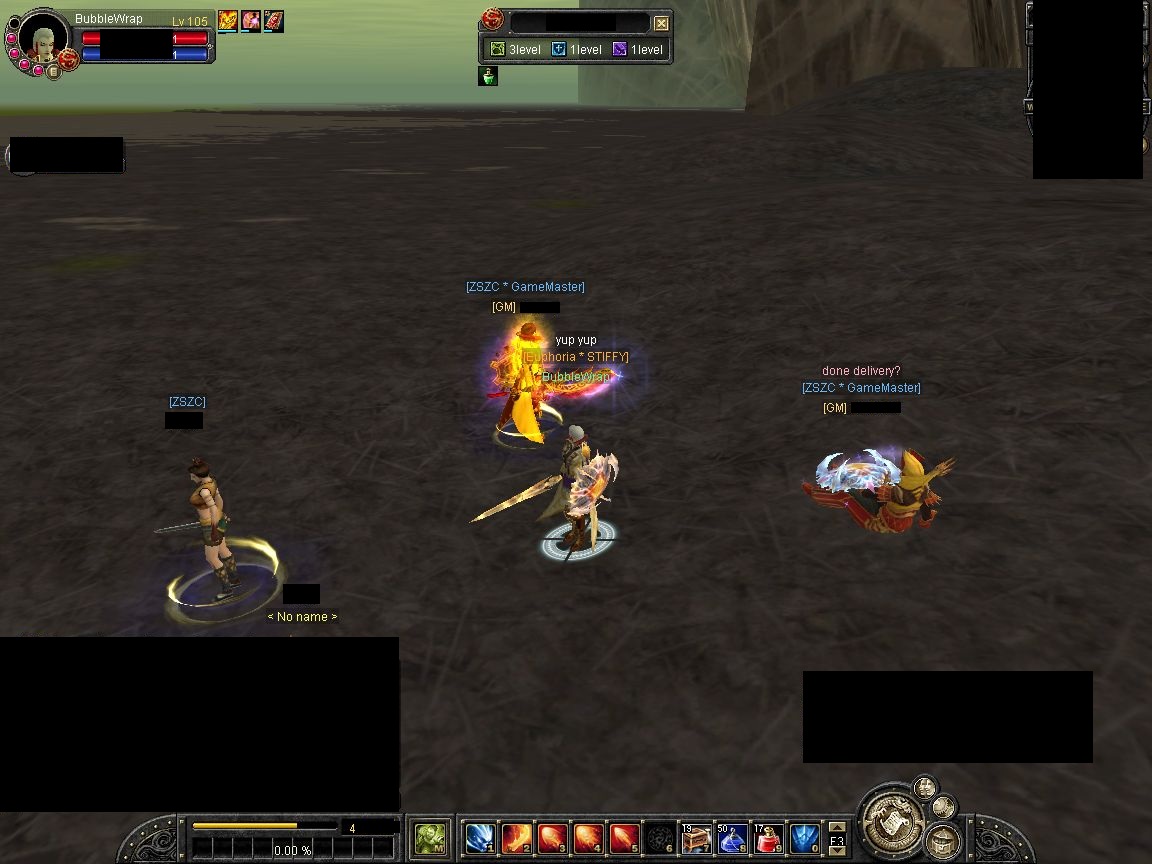Open the treasure chest item in slot 7

pos(696,837)
